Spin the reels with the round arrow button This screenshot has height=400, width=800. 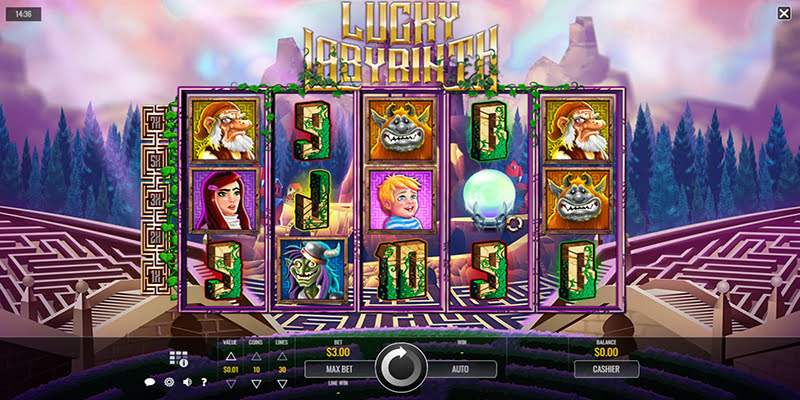[x=401, y=368]
